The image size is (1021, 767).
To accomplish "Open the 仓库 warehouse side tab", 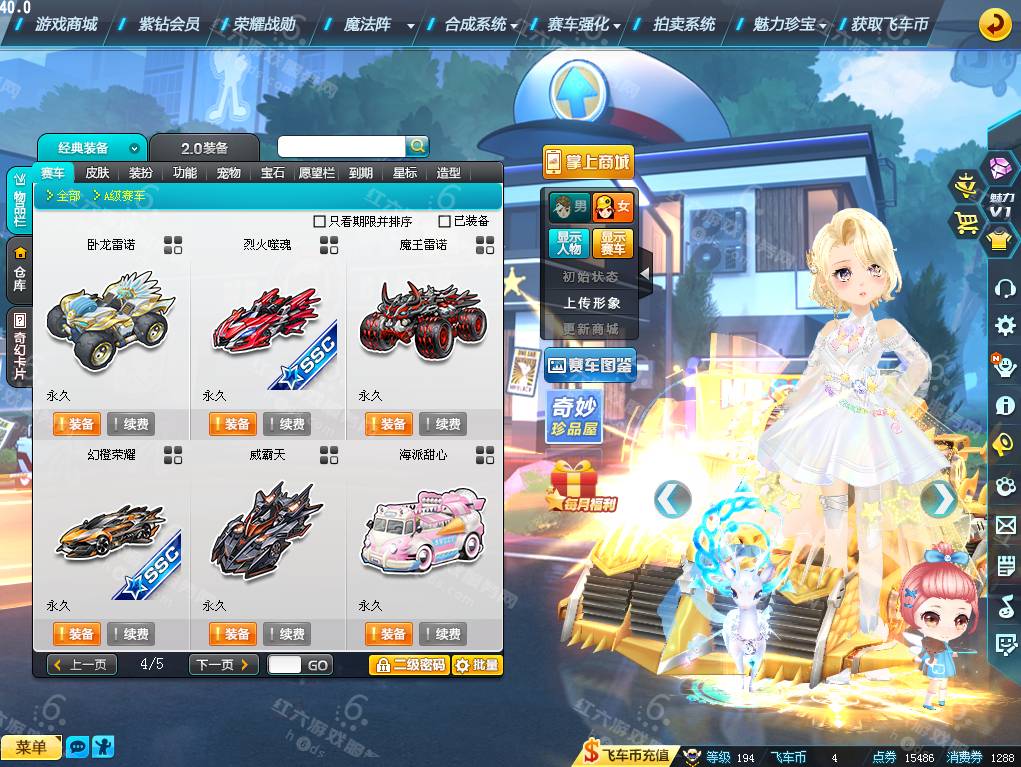I will (19, 270).
